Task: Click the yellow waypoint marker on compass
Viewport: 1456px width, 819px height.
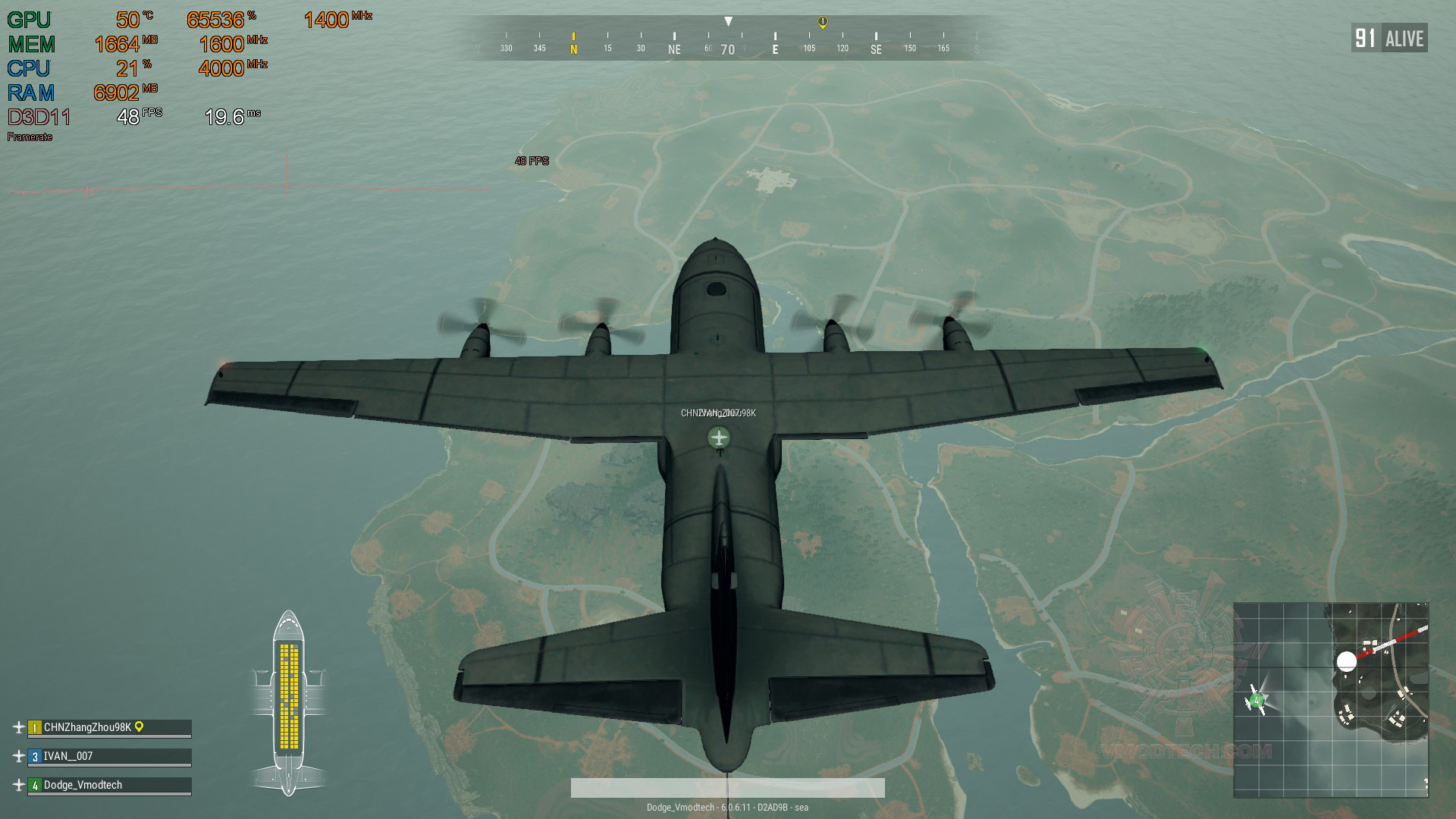Action: coord(823,22)
